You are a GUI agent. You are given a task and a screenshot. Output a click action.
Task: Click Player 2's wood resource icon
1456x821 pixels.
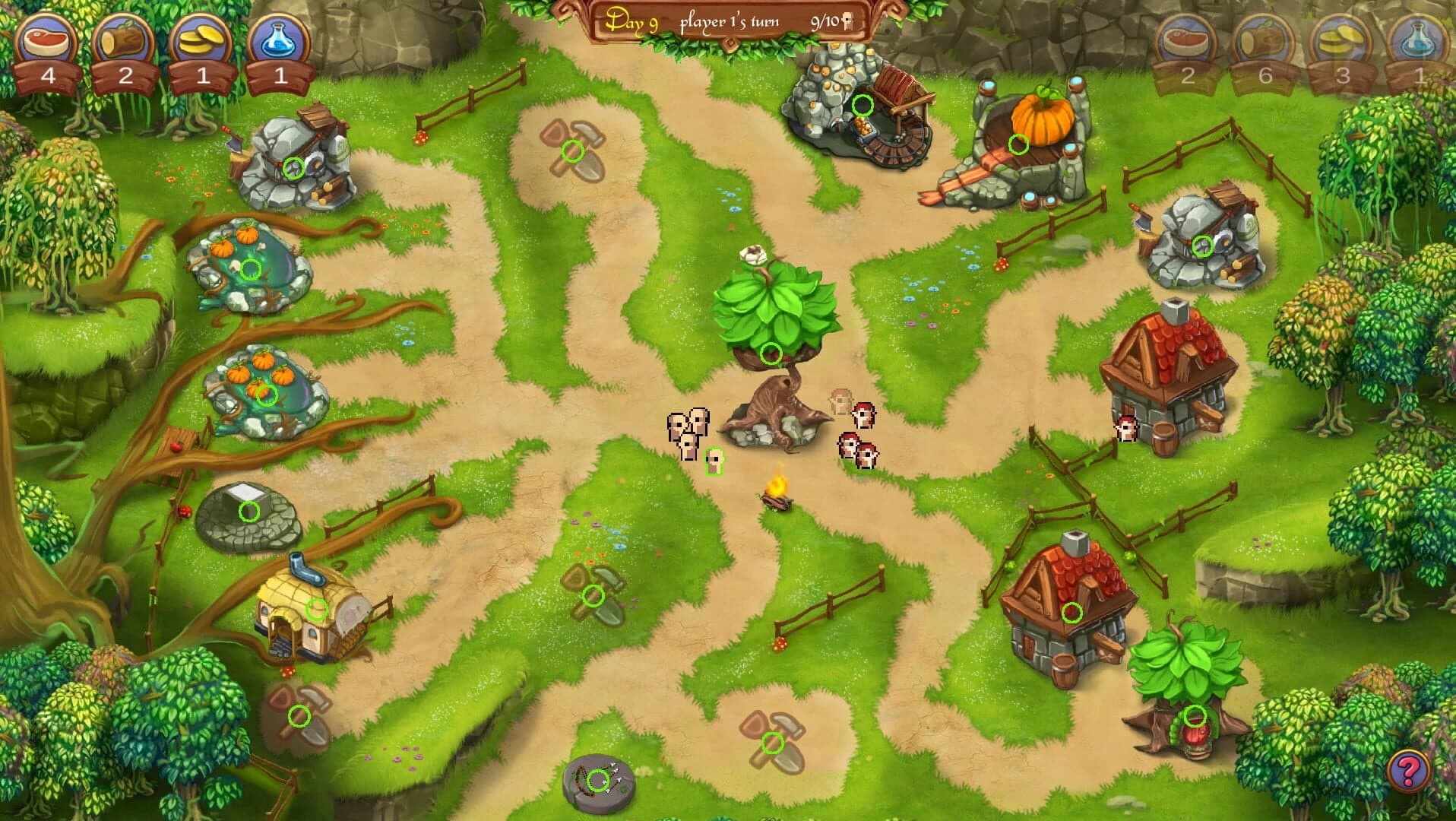[x=1264, y=38]
